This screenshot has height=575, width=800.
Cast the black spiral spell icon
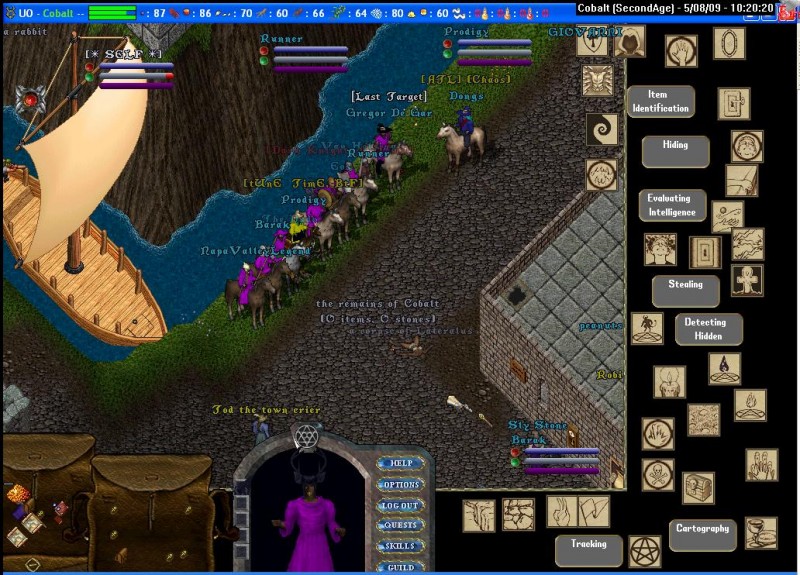click(x=602, y=128)
